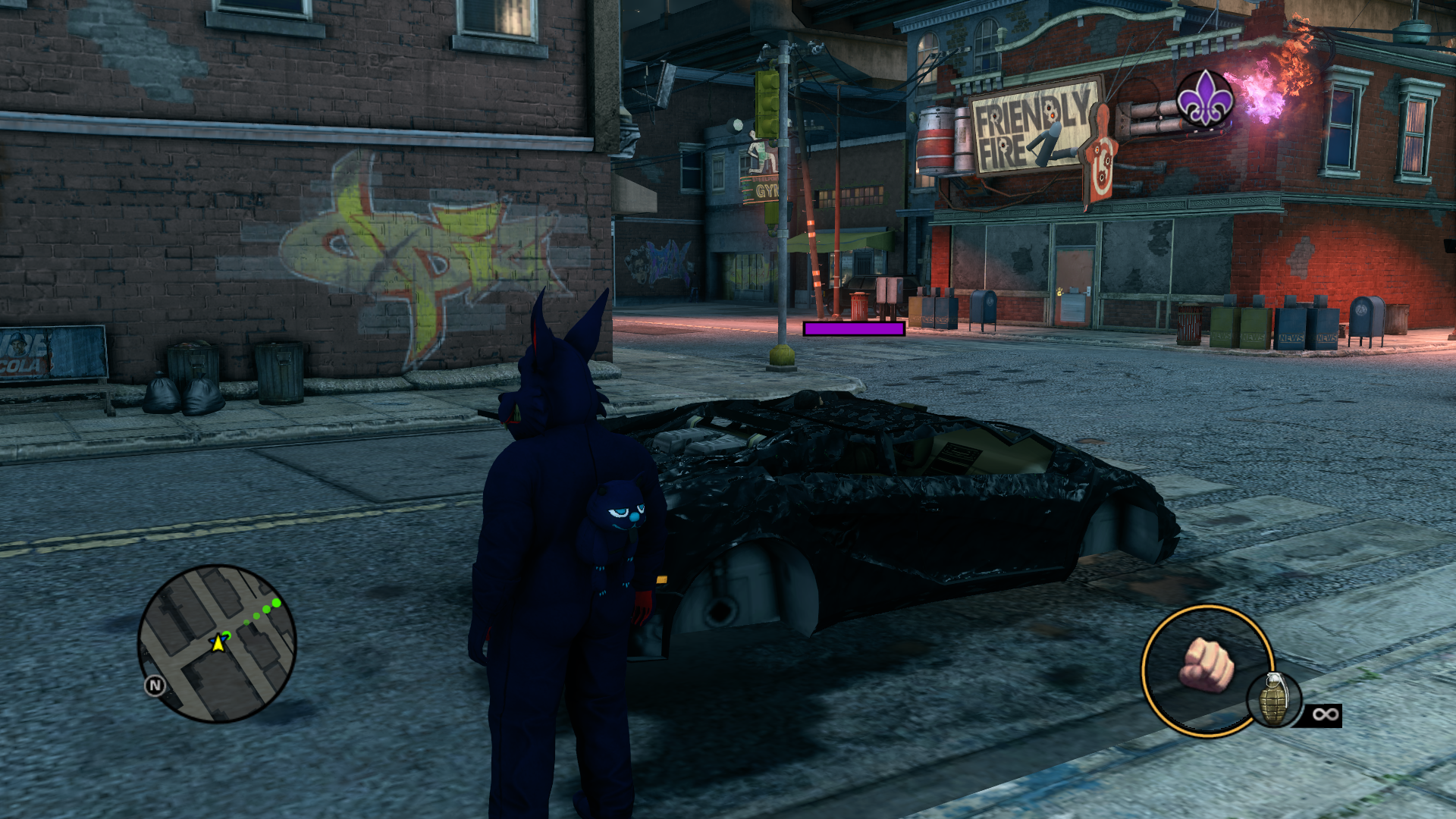Click the N compass marker on minimap
Screen dimensions: 1456x819
(155, 686)
